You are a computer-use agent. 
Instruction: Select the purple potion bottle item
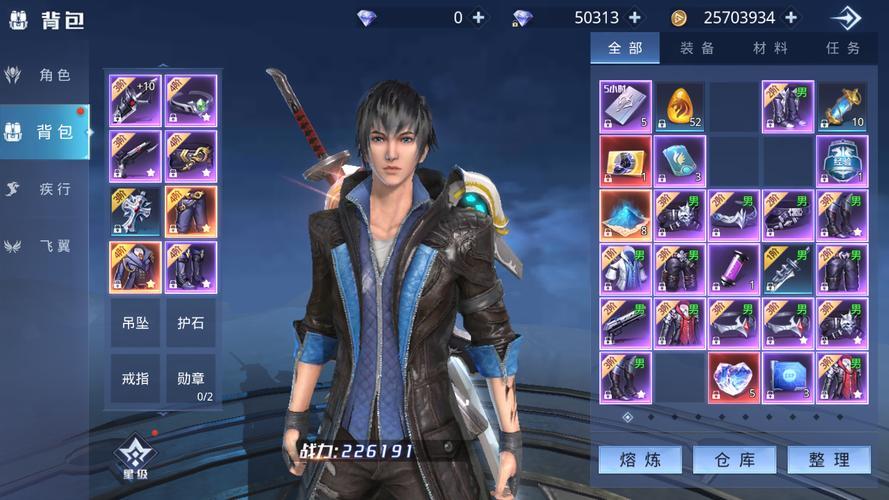click(x=734, y=269)
